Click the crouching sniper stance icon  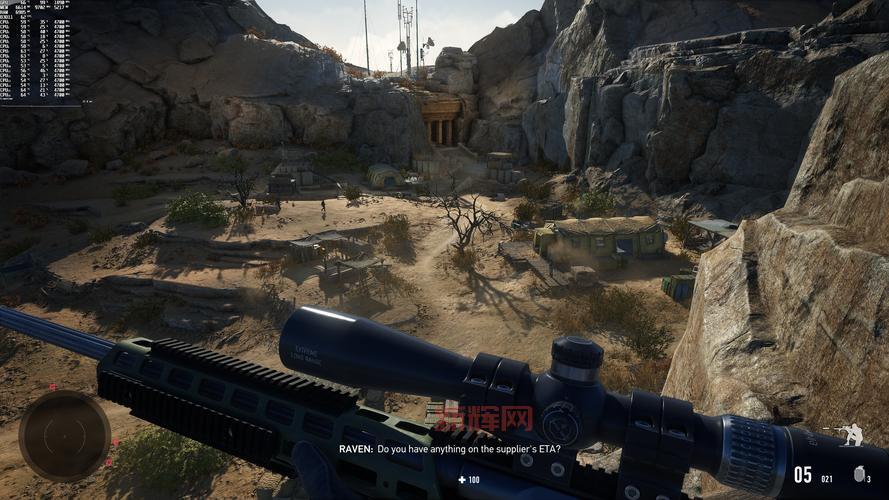[852, 435]
